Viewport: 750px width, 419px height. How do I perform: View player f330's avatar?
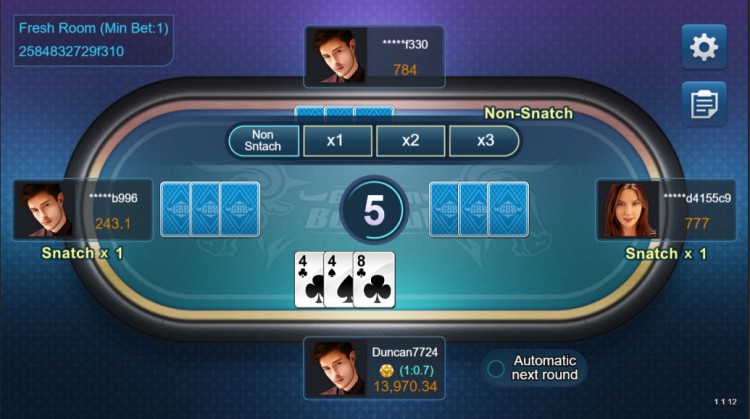point(334,56)
